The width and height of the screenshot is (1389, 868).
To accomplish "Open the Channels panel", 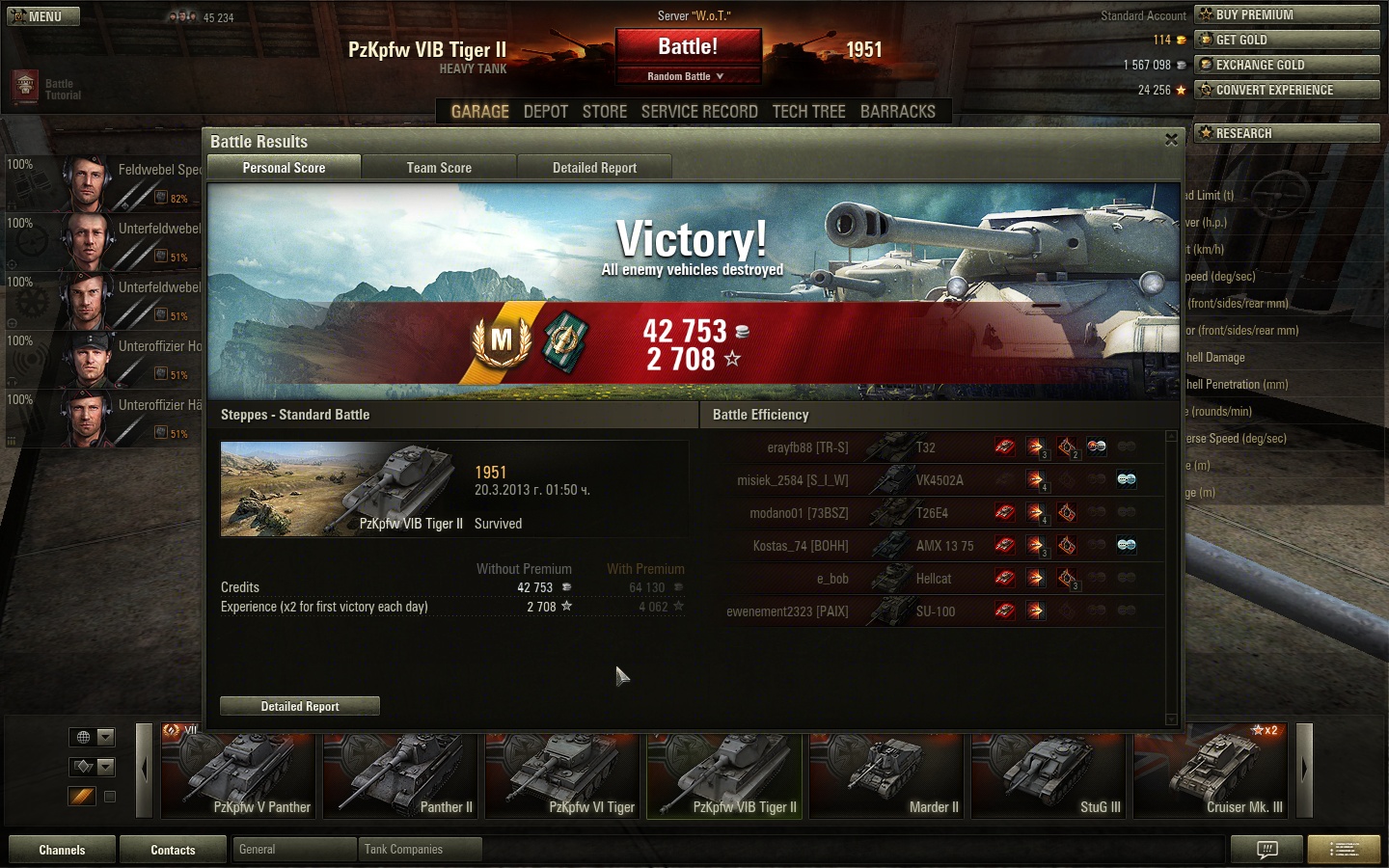I will [62, 850].
